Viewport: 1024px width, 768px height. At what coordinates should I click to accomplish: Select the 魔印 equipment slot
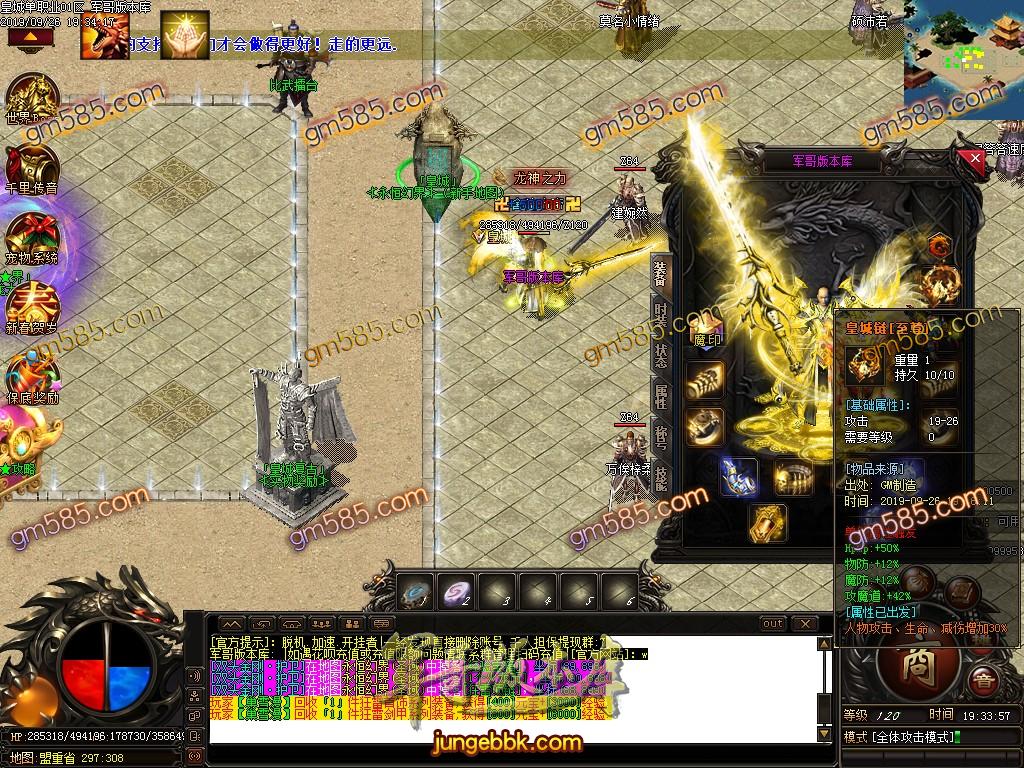coord(707,336)
